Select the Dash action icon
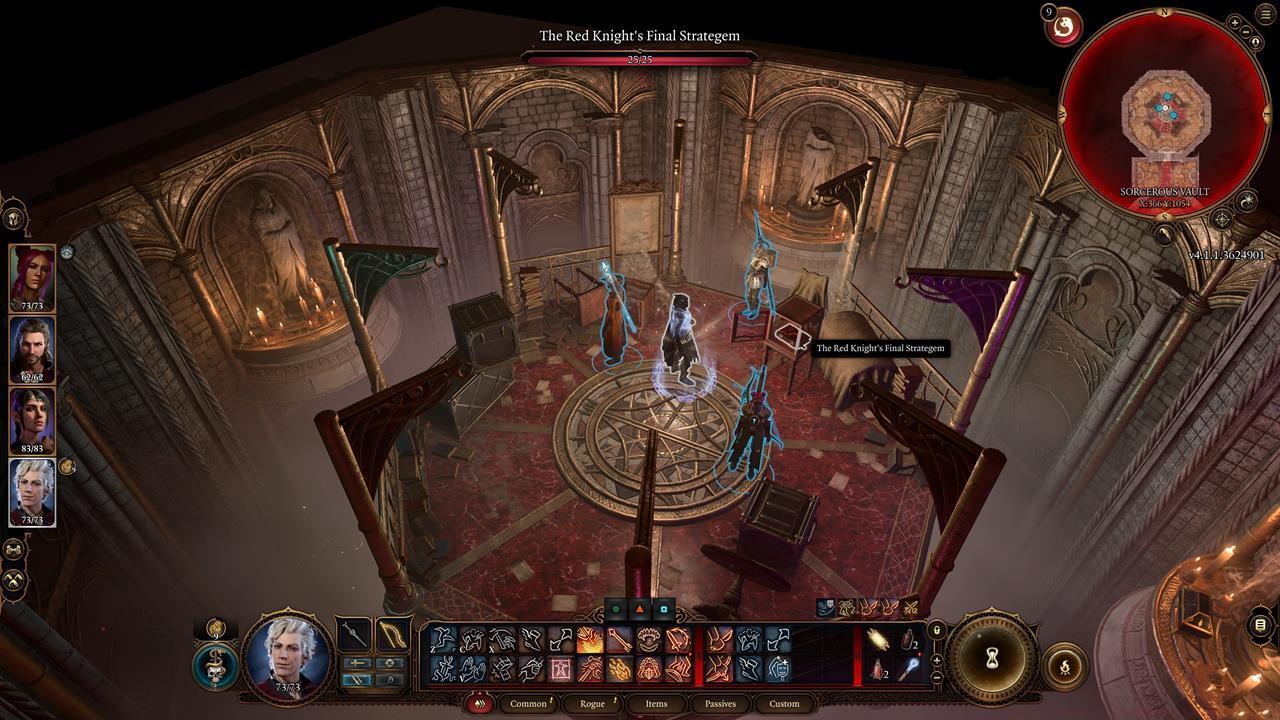This screenshot has height=720, width=1280. click(x=530, y=639)
